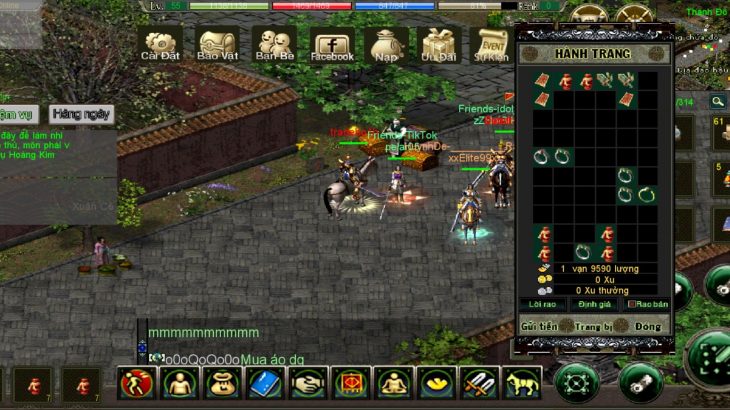The image size is (730, 410).
Task: Open the money bag icon in the bottom bar
Action: [x=222, y=383]
